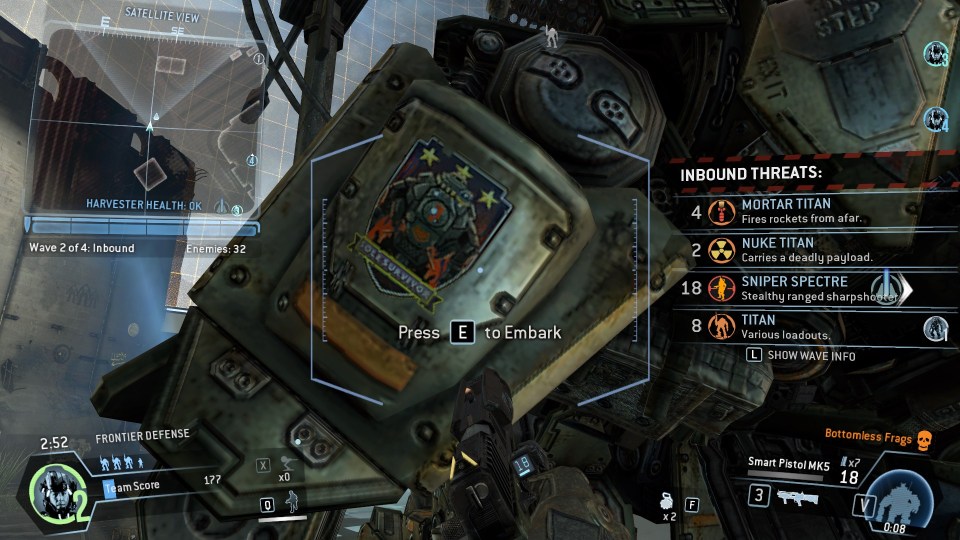Image resolution: width=960 pixels, height=540 pixels.
Task: Select the anti-titan launcher weapon icon
Action: click(796, 497)
